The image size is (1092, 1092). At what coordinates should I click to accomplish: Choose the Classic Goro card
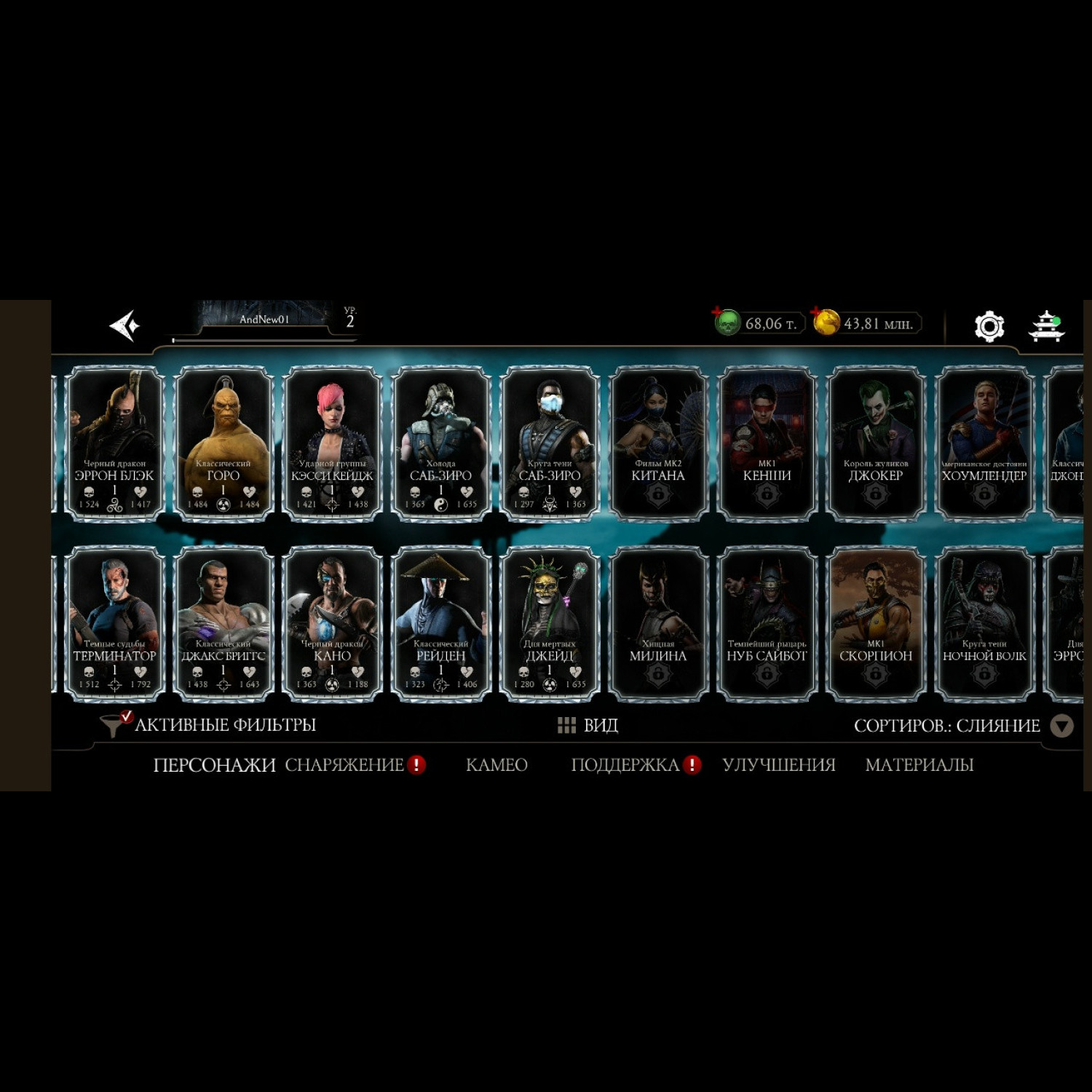tap(223, 443)
